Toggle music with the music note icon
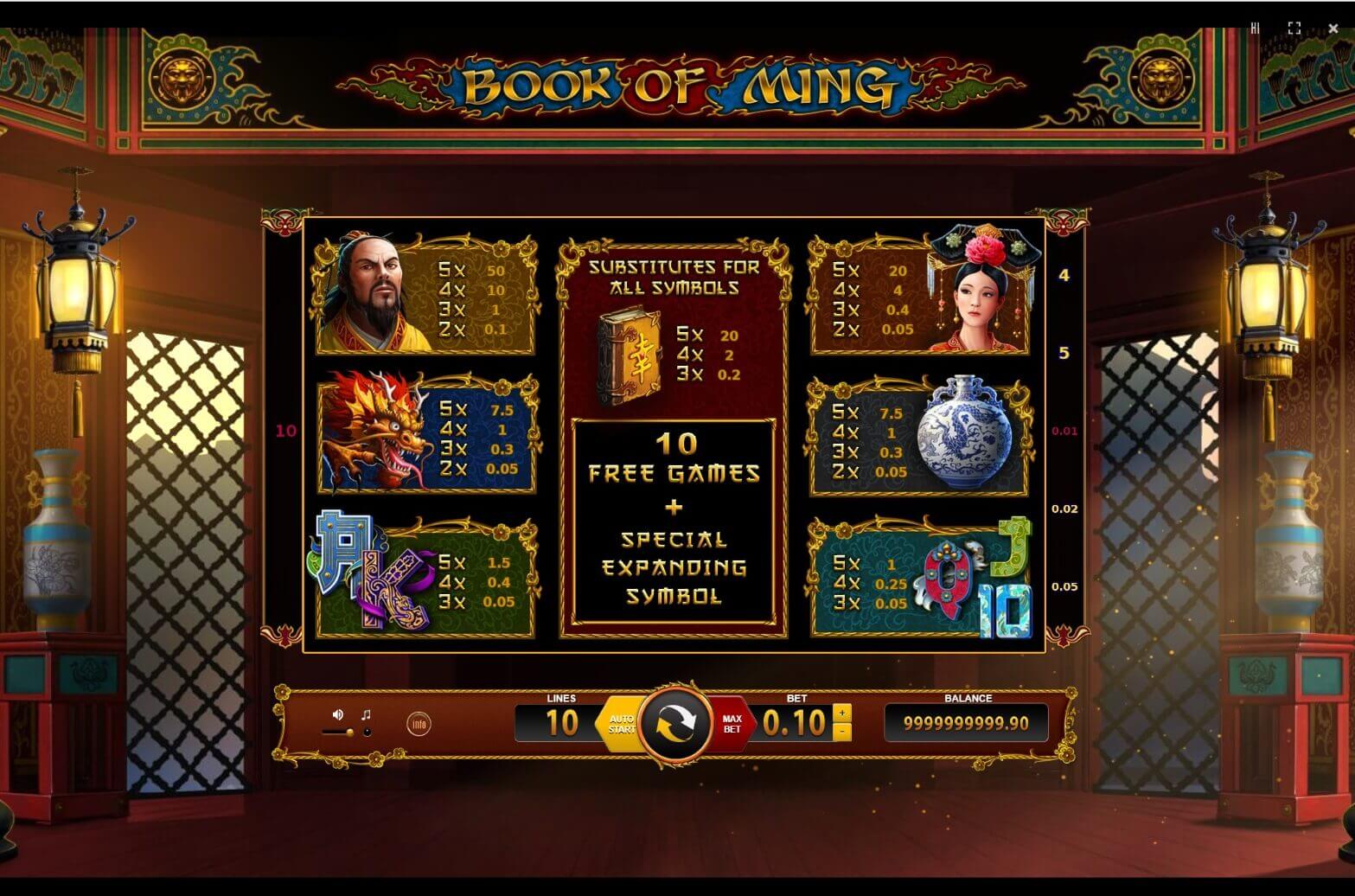1355x896 pixels. coord(366,714)
